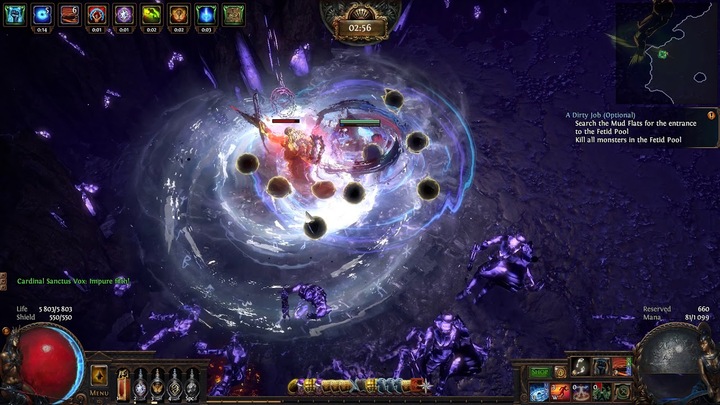Click the blue light beam buff icon
The width and height of the screenshot is (720, 405).
(x=206, y=14)
